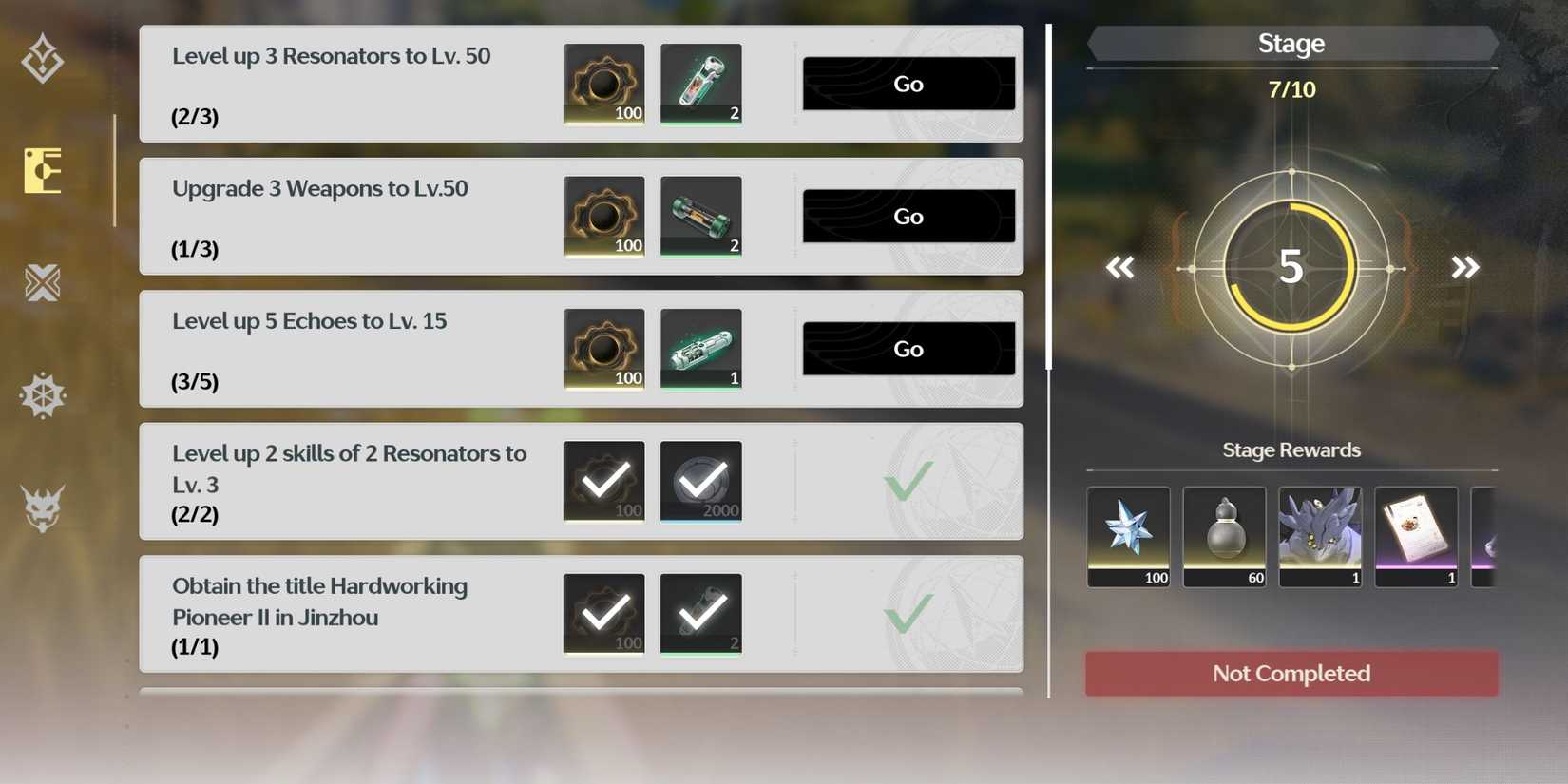Click the echo tube reward icon showing 1

coord(700,349)
